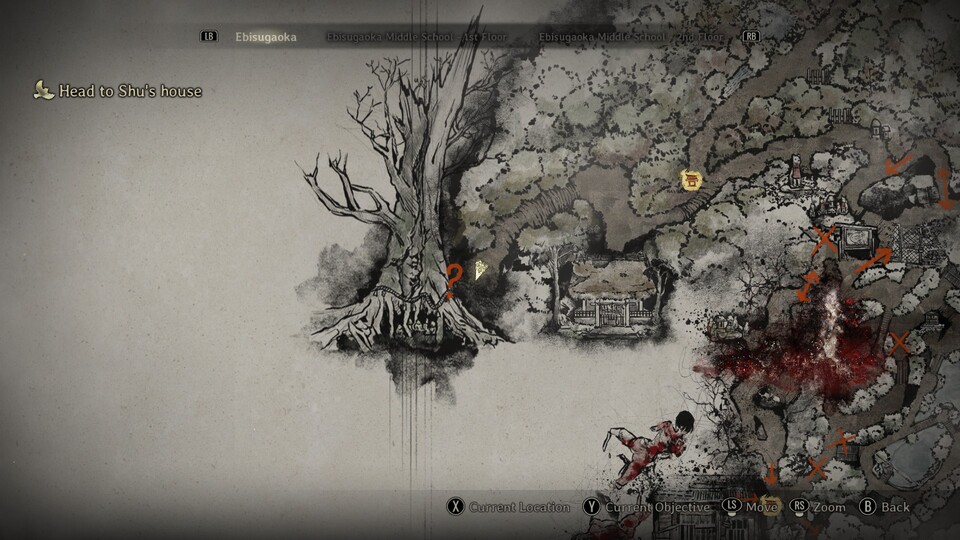Viewport: 960px width, 540px height.
Task: Select the yellow shrine marker in the forest
Action: [x=690, y=180]
